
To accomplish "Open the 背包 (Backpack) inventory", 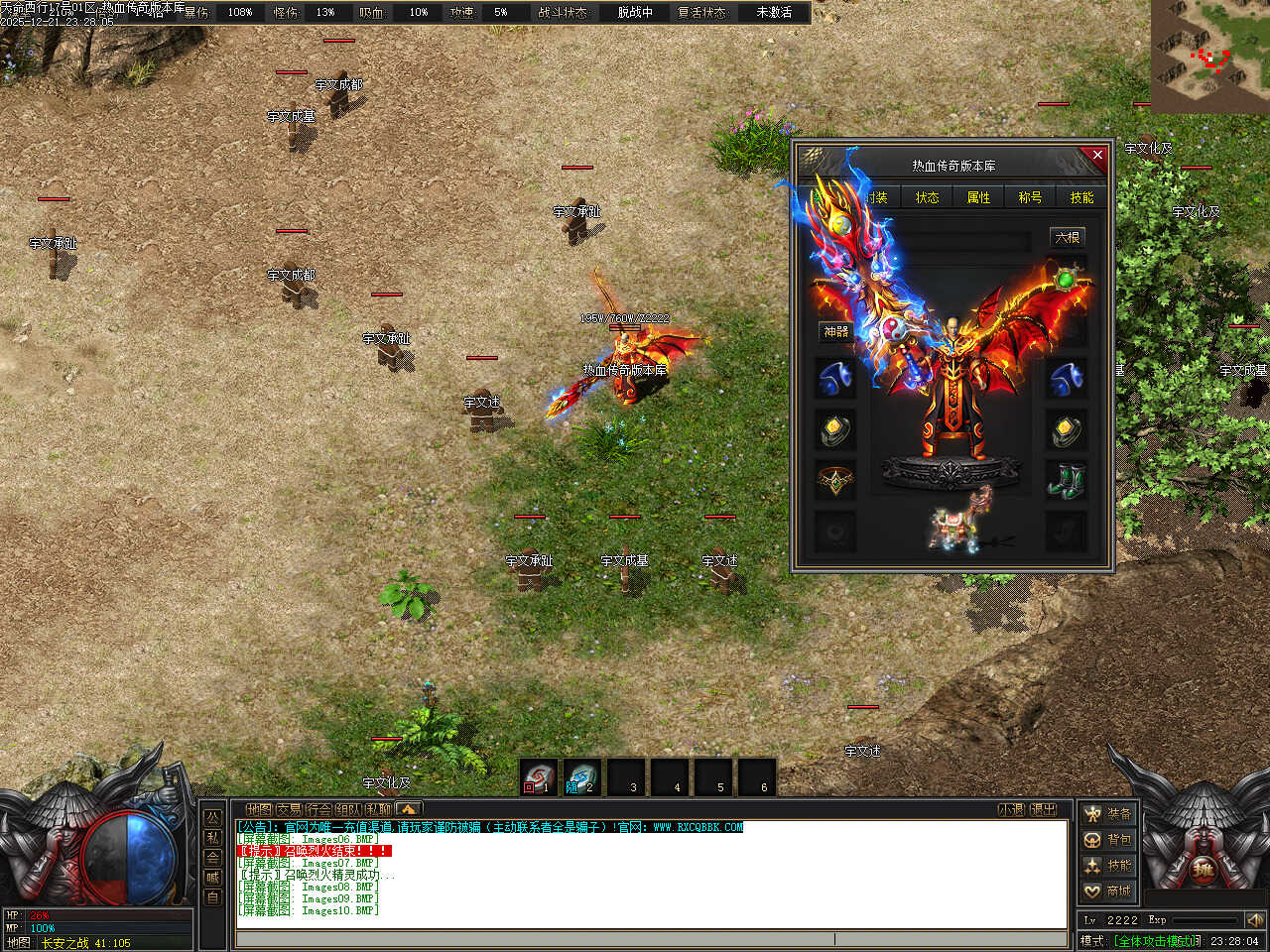I will coord(1107,840).
